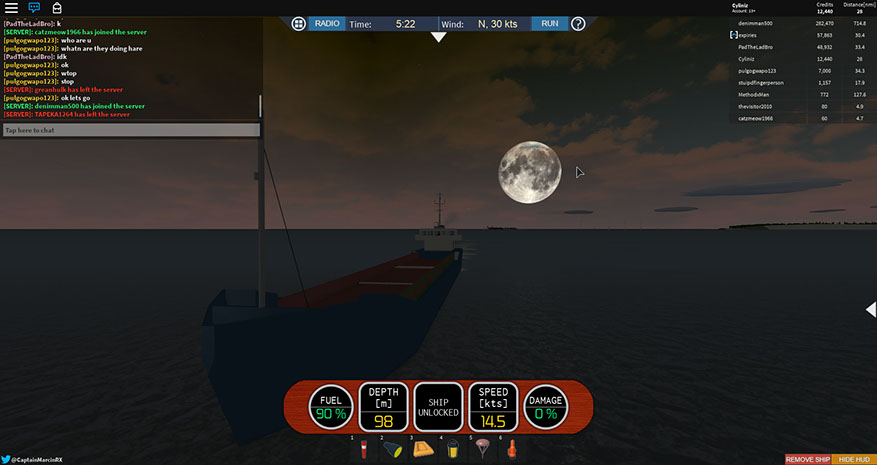Activate the RUN button
The width and height of the screenshot is (877, 465).
tap(550, 23)
